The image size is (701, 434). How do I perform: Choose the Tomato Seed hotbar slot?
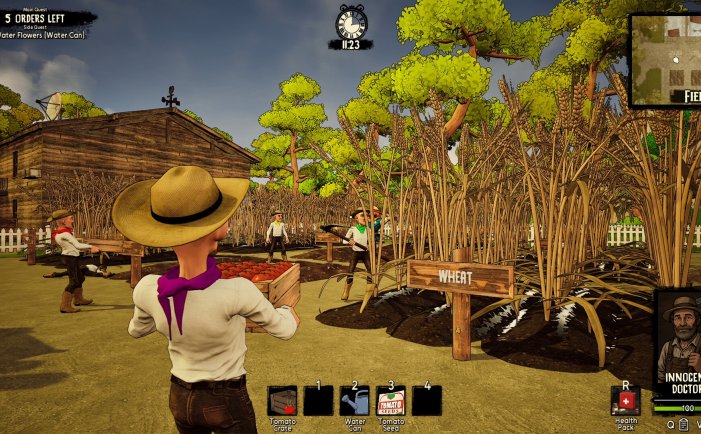[x=390, y=401]
